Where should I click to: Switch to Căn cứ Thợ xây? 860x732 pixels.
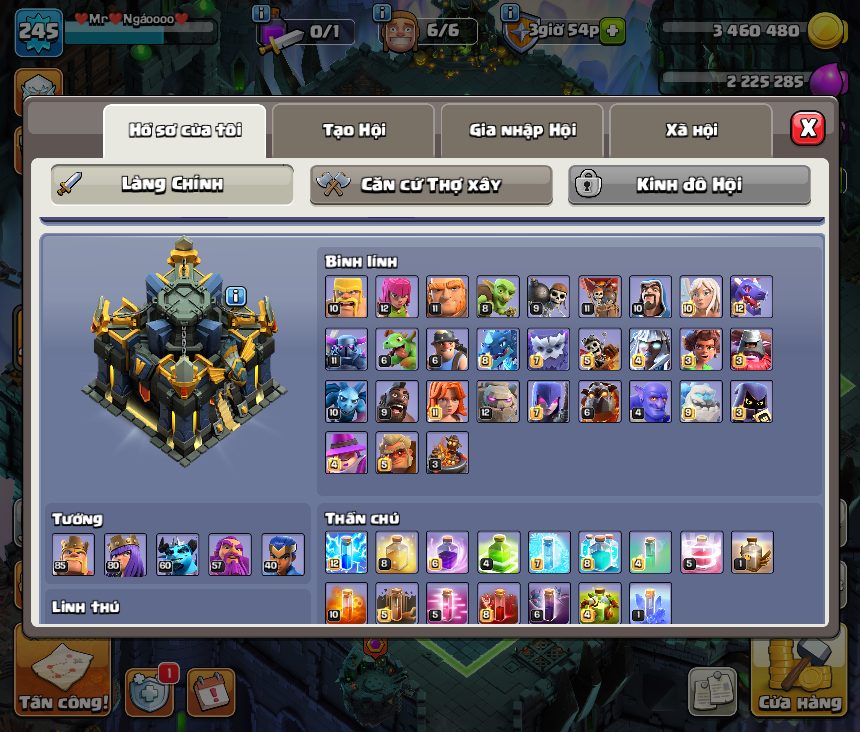coord(431,184)
